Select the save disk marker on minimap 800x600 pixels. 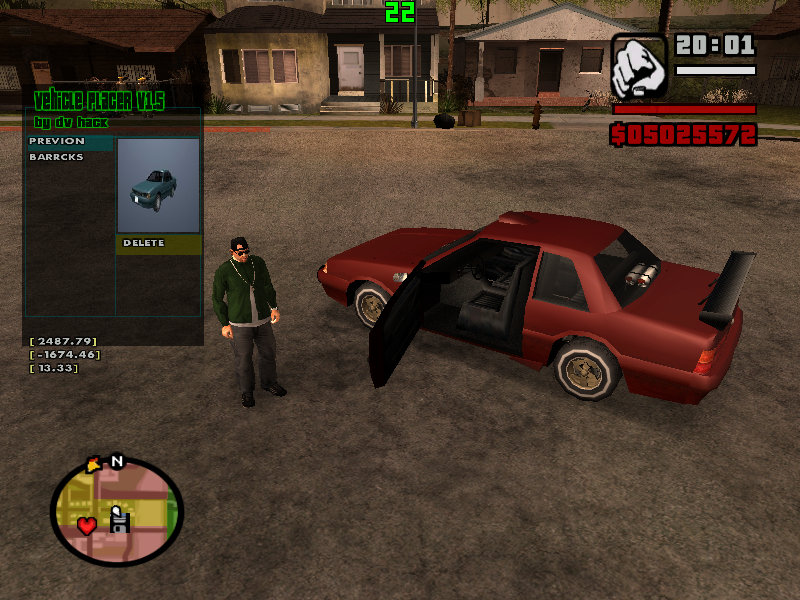120,520
